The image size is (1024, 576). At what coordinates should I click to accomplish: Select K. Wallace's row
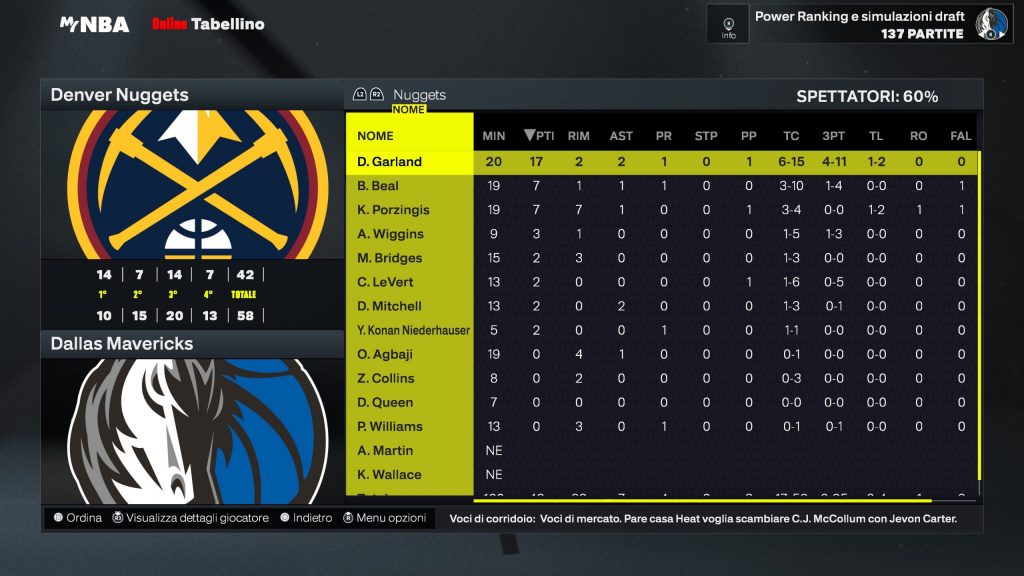click(389, 474)
